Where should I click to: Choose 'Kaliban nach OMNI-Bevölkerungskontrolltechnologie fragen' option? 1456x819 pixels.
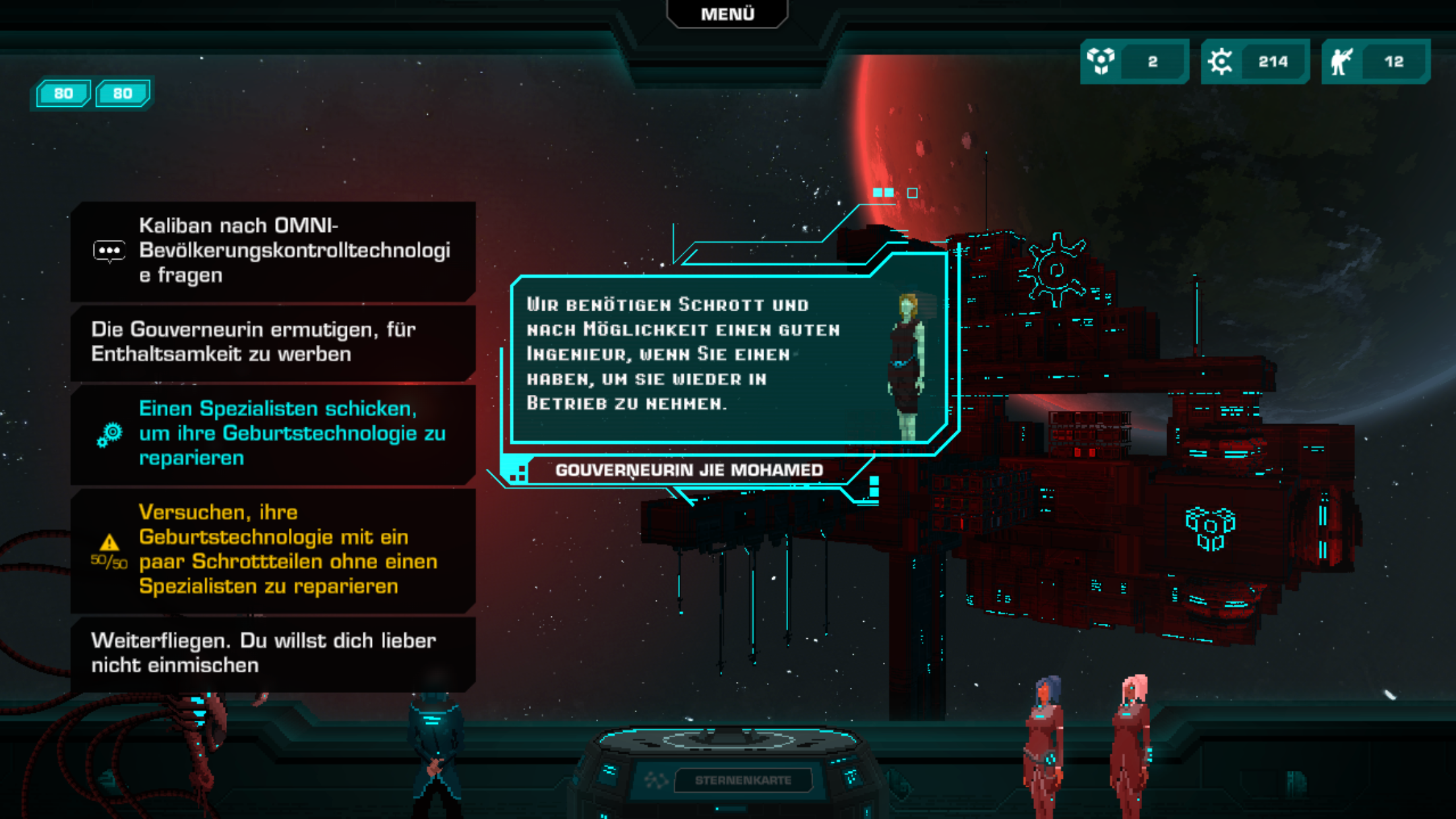pyautogui.click(x=273, y=251)
